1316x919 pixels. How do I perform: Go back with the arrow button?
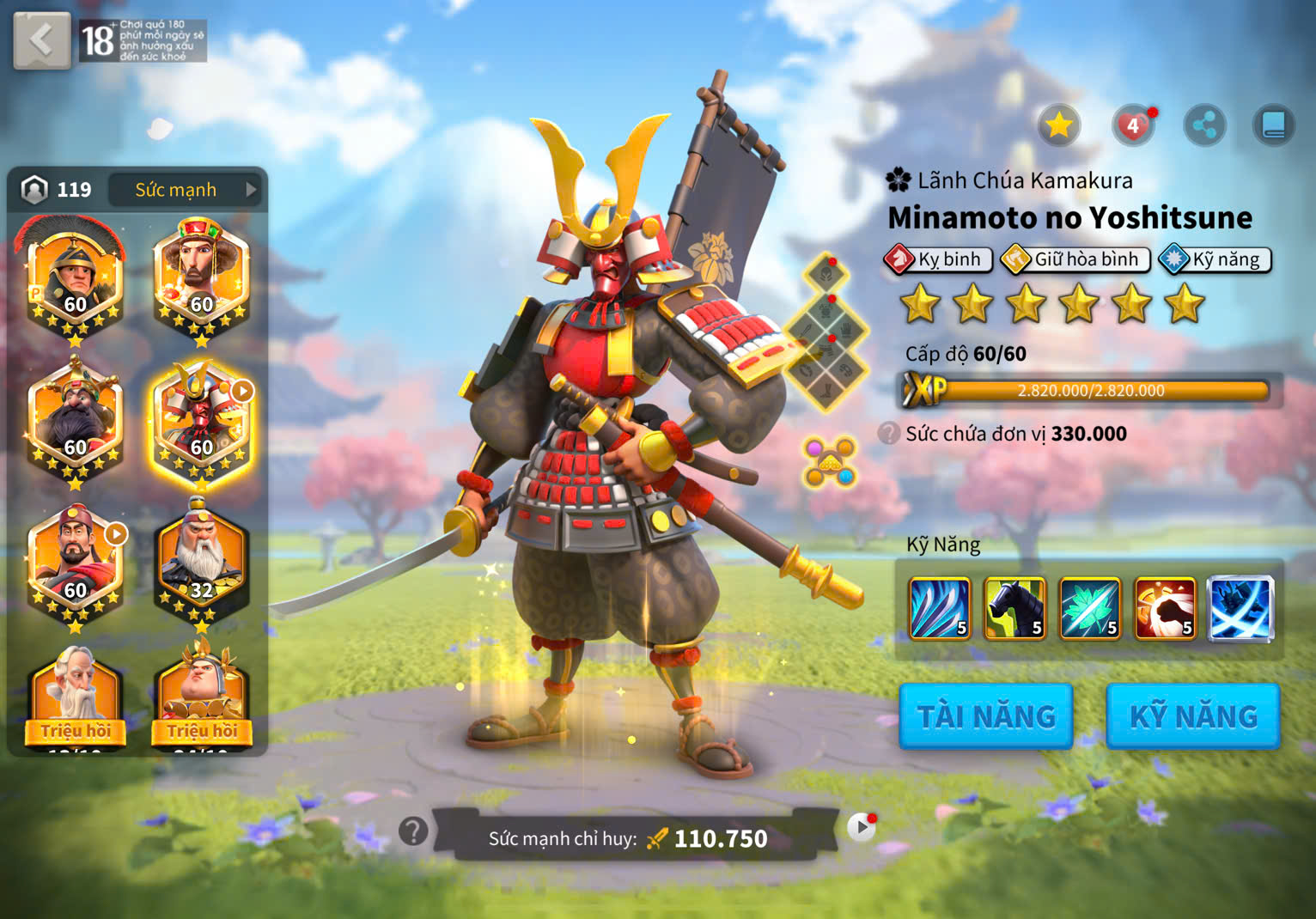pyautogui.click(x=41, y=40)
